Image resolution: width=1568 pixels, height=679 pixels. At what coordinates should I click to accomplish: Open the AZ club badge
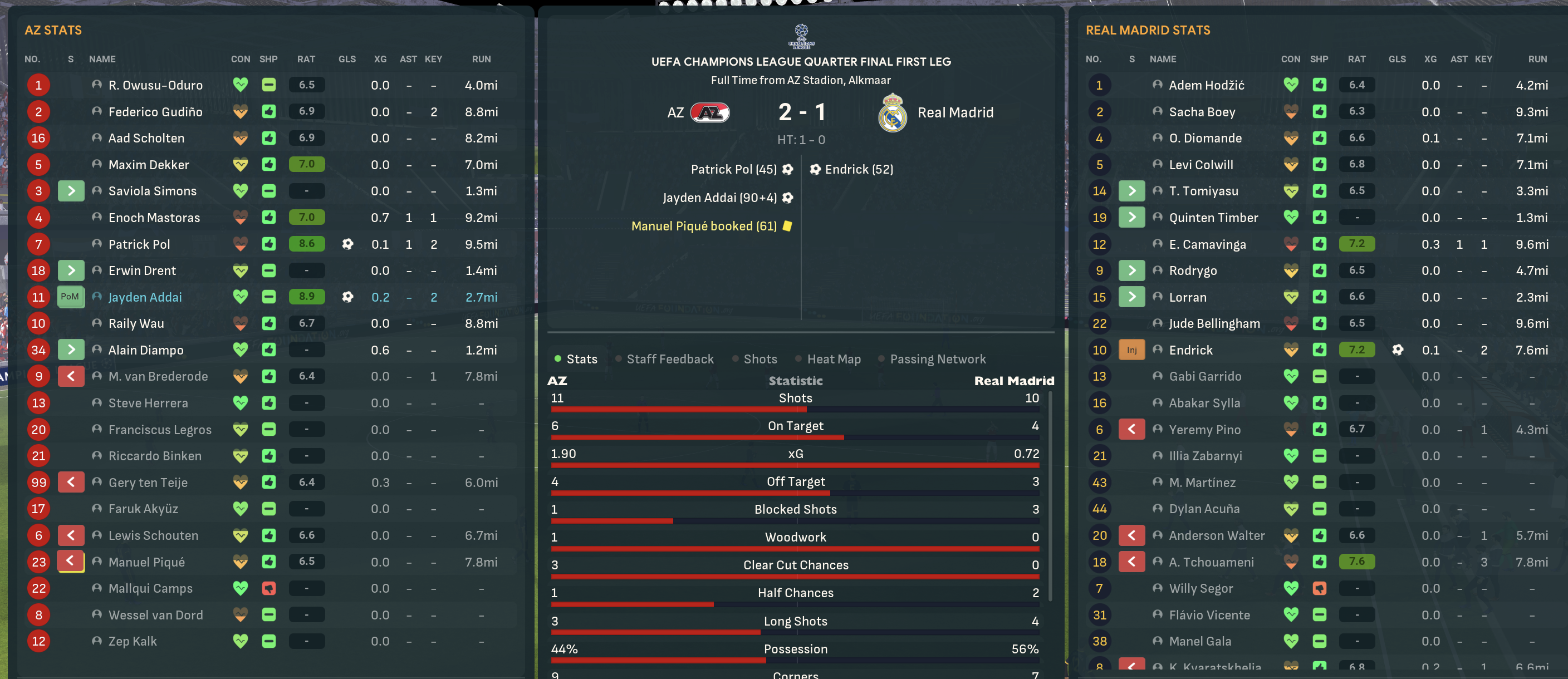point(709,112)
